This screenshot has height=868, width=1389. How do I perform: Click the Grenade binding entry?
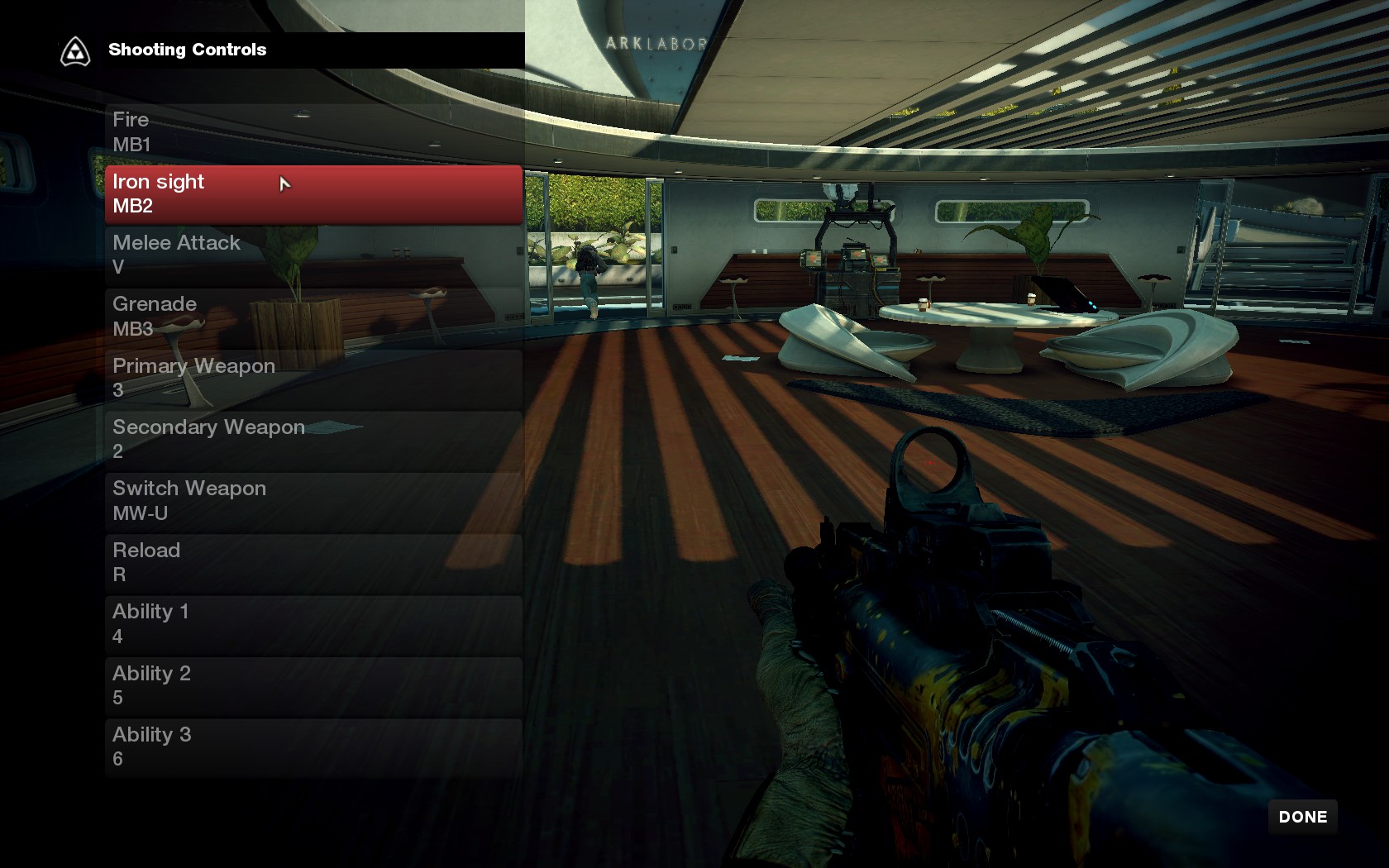[313, 317]
